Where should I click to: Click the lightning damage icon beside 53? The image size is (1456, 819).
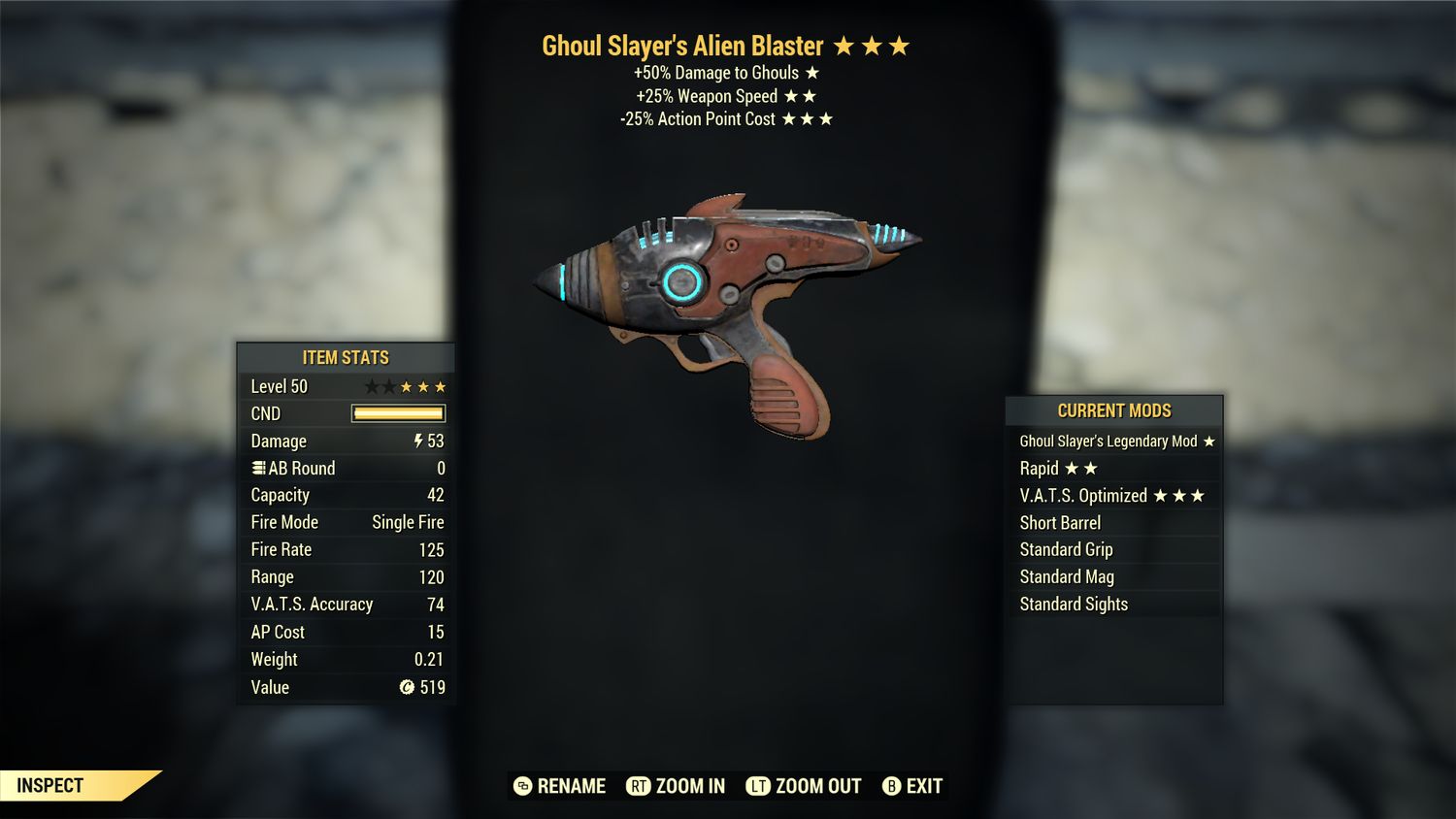[x=417, y=442]
